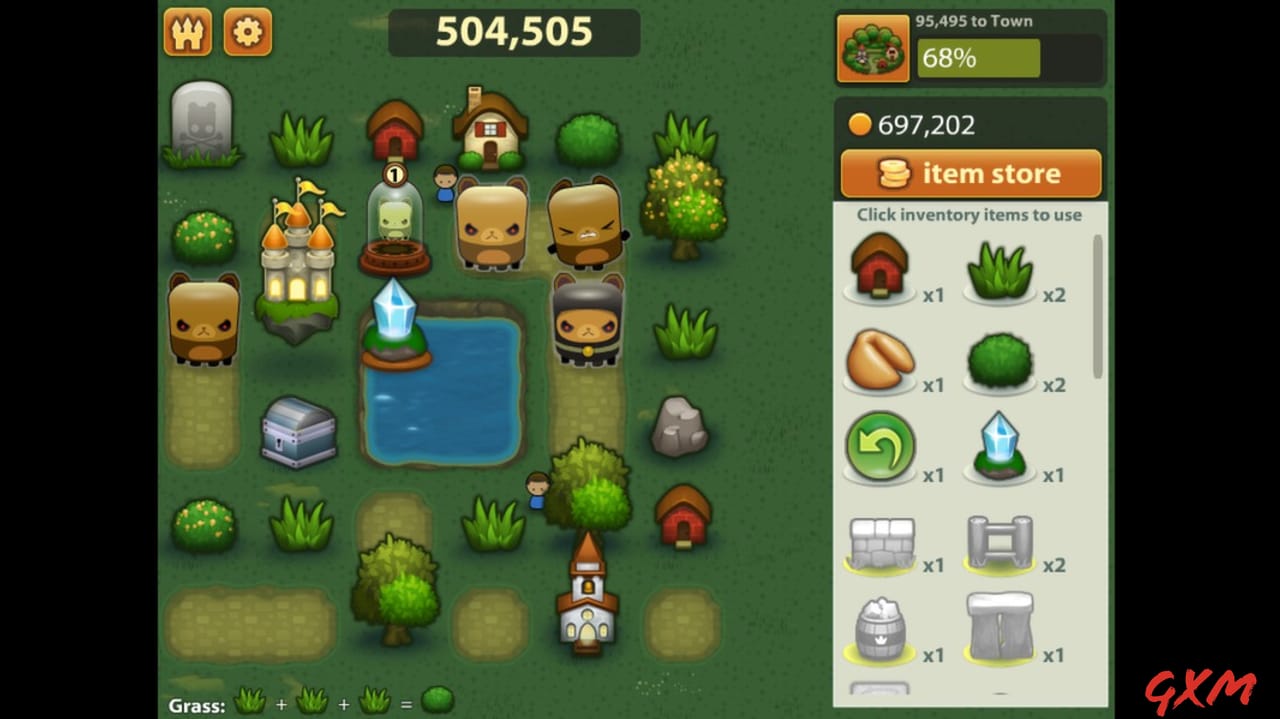Image resolution: width=1280 pixels, height=719 pixels.
Task: Open the settings gear menu
Action: 247,32
